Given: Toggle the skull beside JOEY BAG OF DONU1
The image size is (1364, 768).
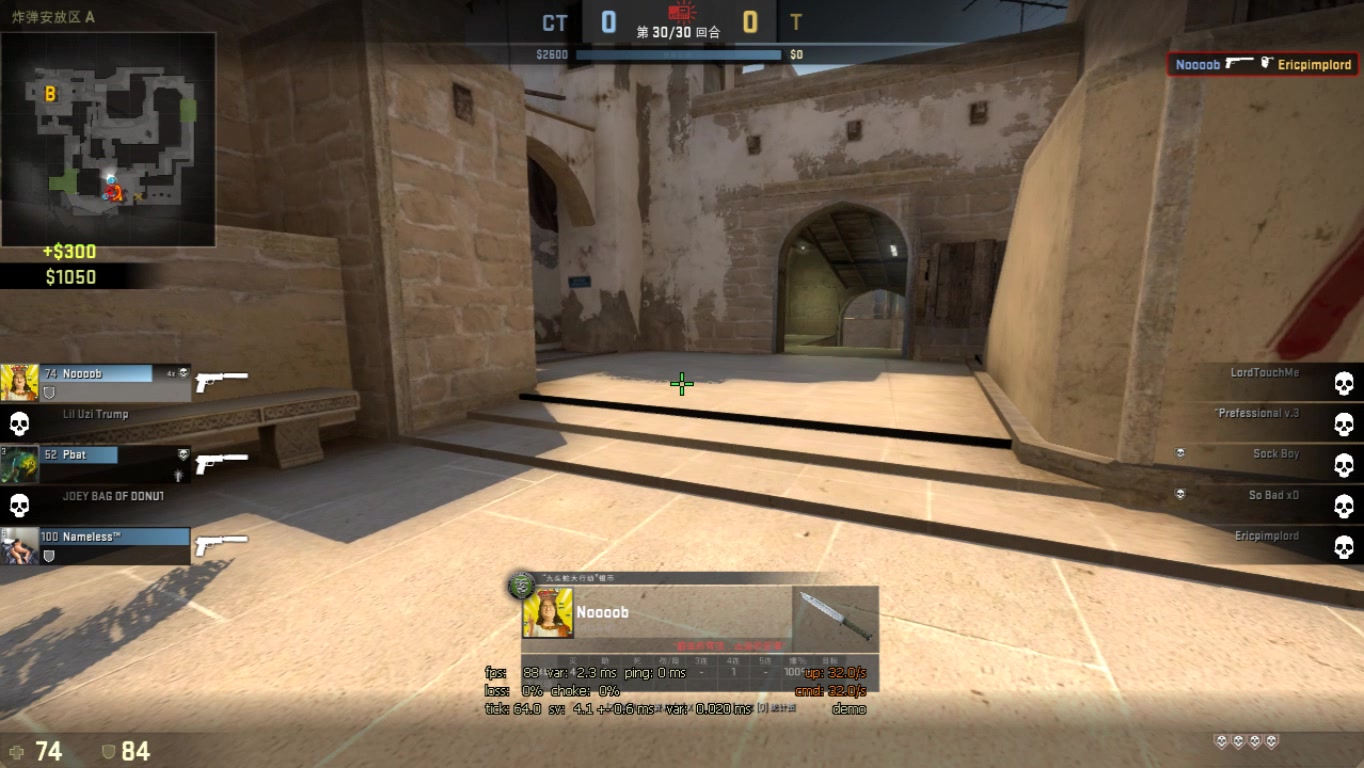Looking at the screenshot, I should tap(19, 503).
